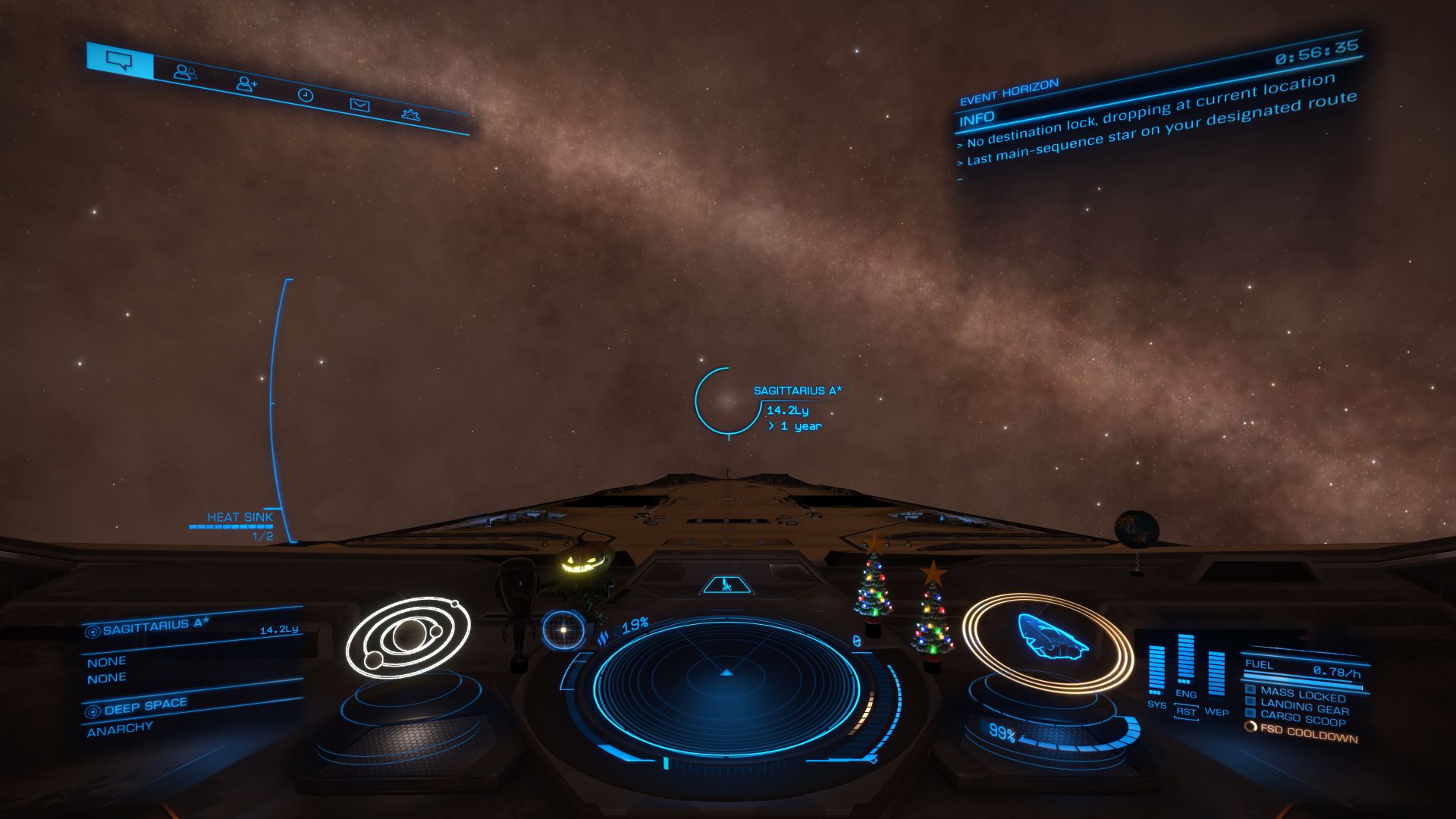This screenshot has height=819, width=1456.
Task: Select the Sagittarius A* target marker
Action: point(727,400)
